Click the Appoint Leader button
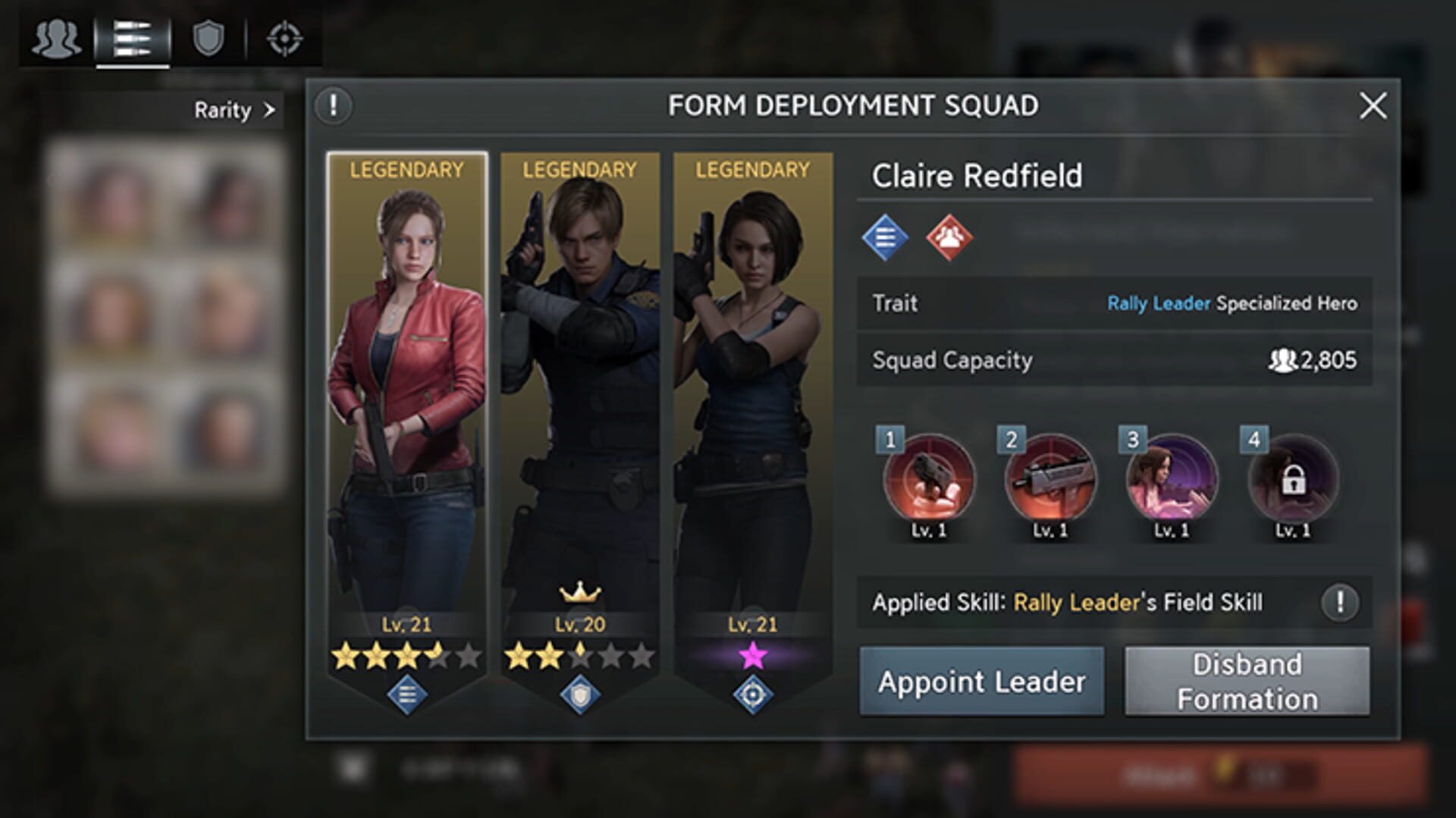The image size is (1456, 818). pyautogui.click(x=982, y=680)
